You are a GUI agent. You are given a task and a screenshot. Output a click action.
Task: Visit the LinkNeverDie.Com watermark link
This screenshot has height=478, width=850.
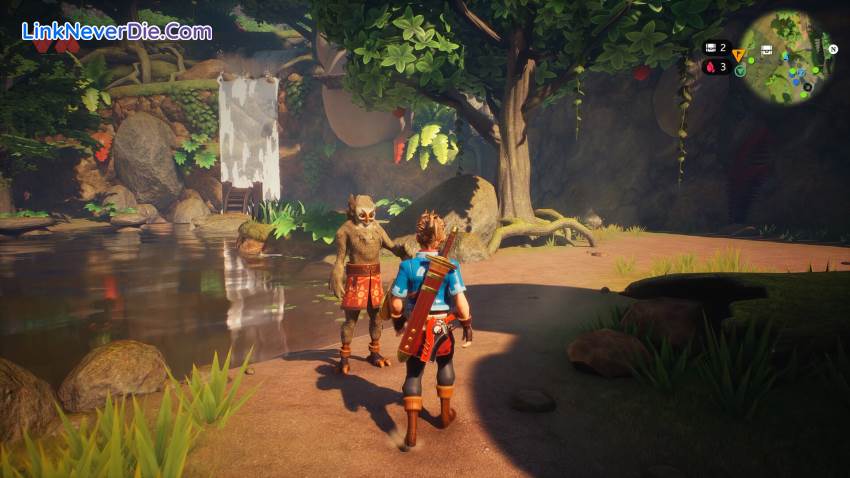[x=117, y=31]
